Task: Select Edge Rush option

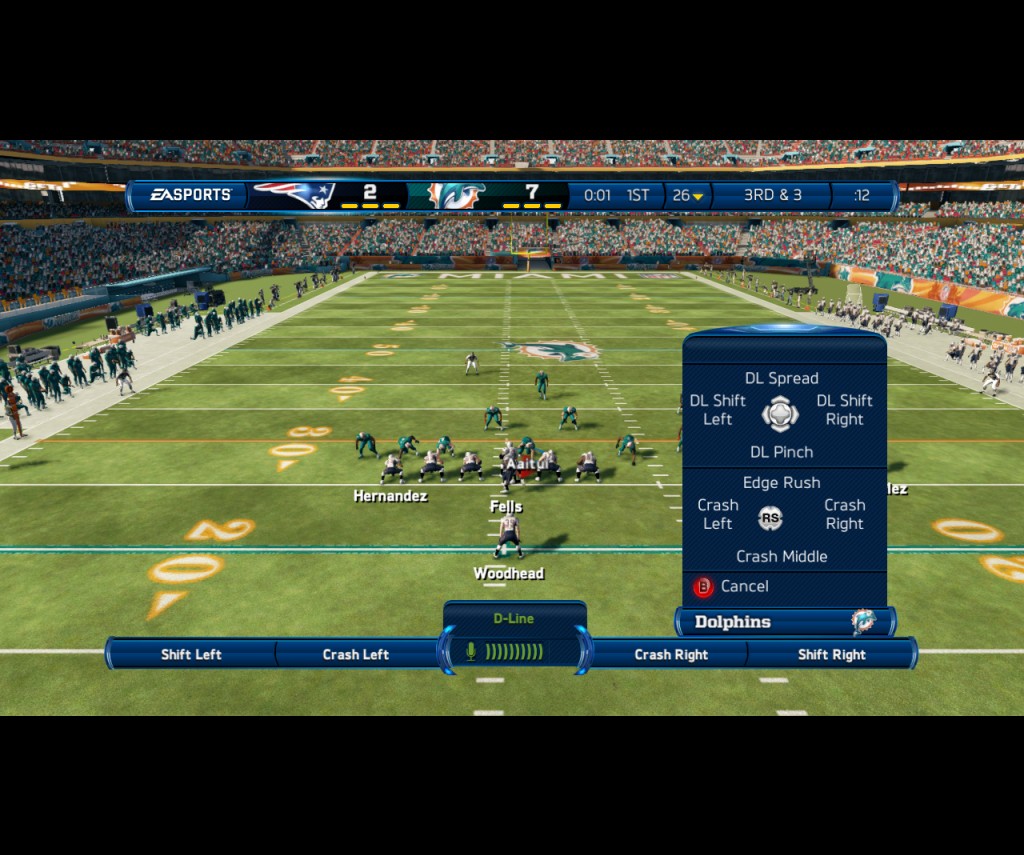Action: tap(781, 483)
